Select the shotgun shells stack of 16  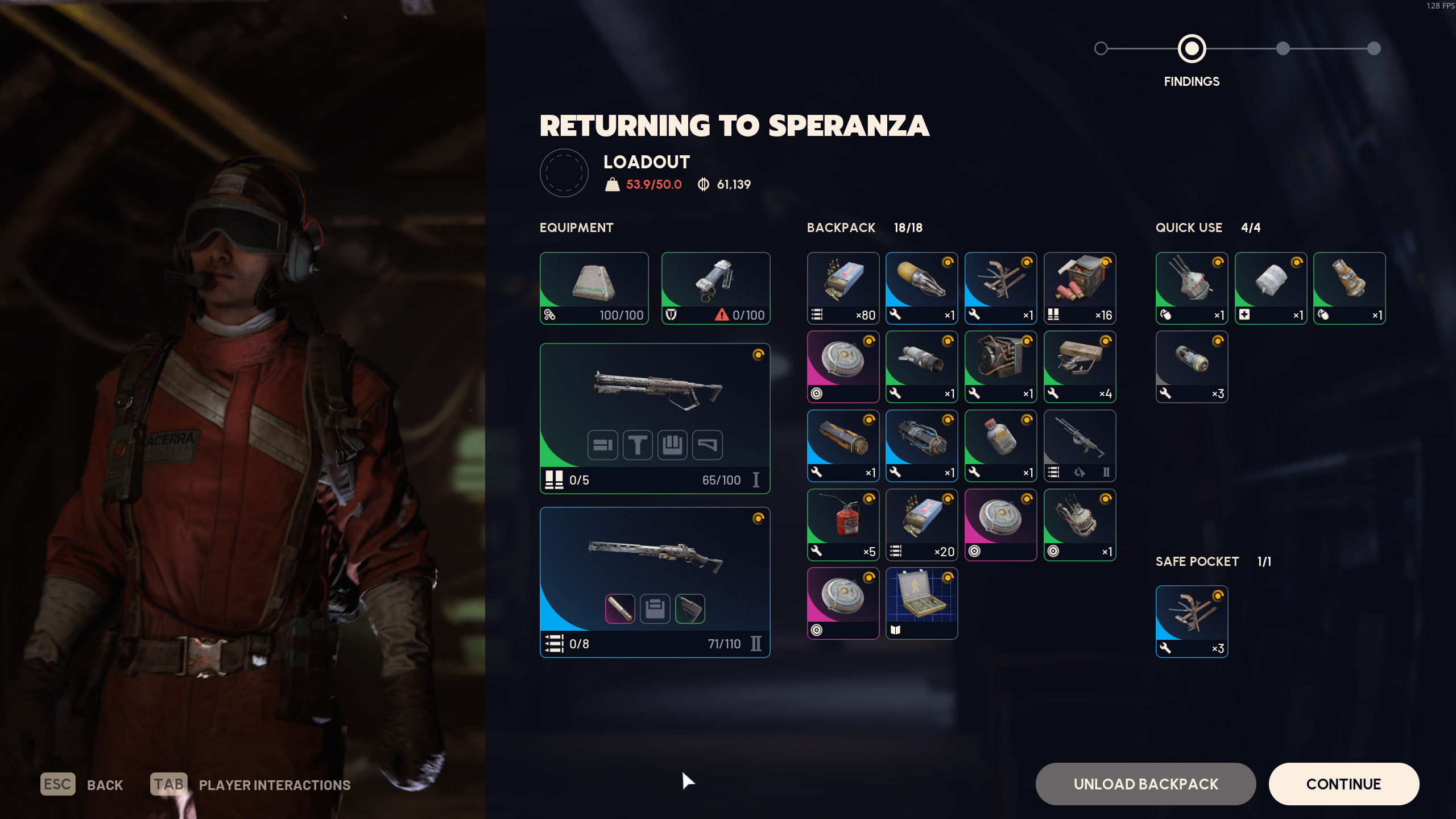[x=1079, y=288]
